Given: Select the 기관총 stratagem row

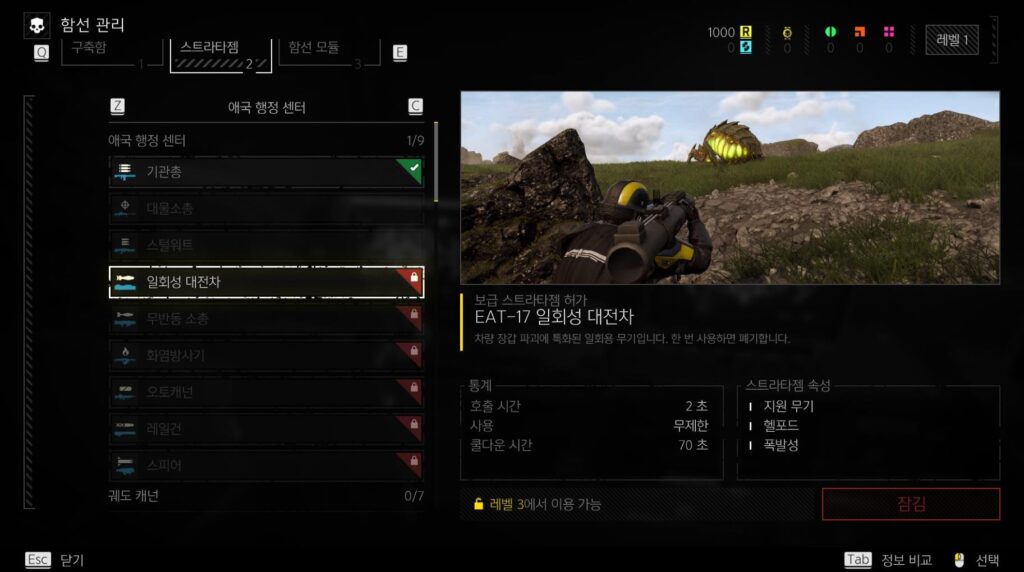Looking at the screenshot, I should coord(265,172).
